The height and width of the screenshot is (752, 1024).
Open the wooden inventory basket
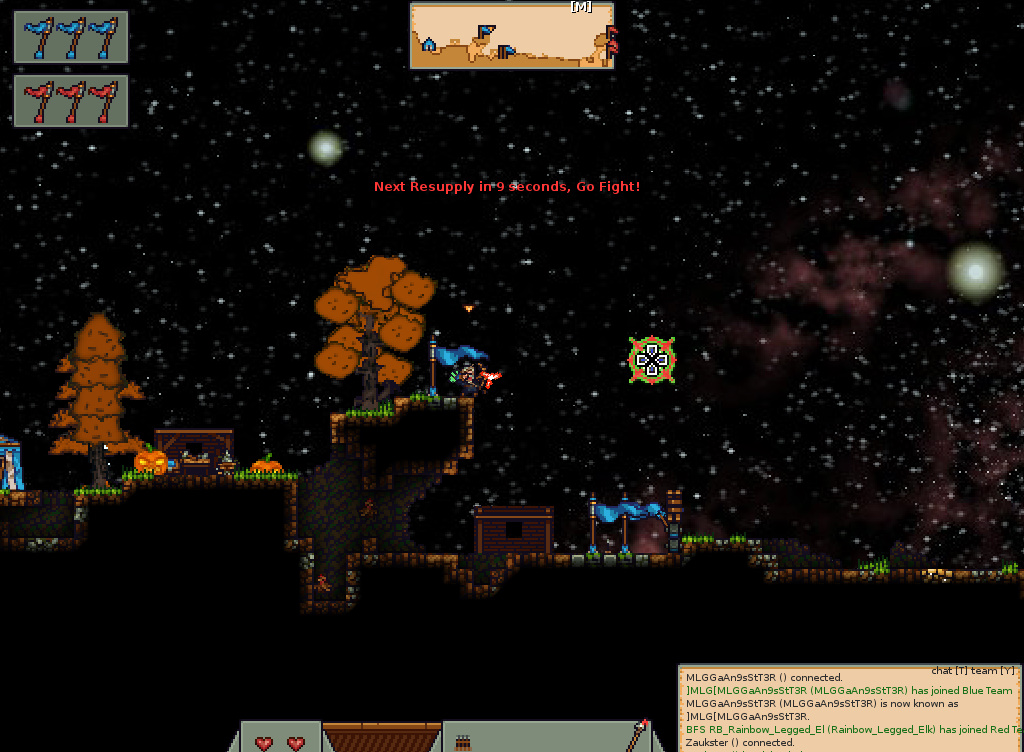click(x=382, y=738)
